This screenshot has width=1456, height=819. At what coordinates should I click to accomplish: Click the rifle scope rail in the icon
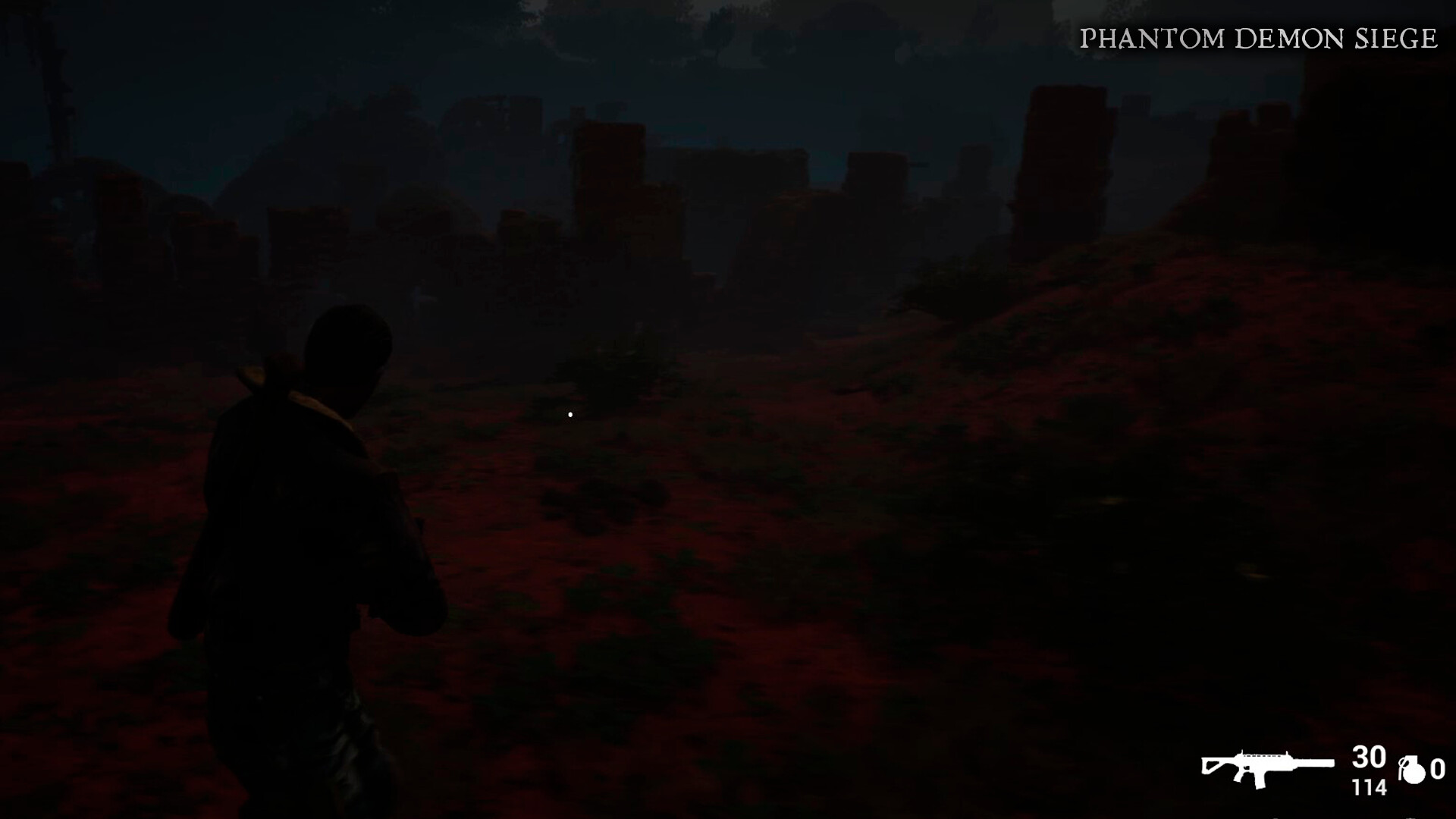pyautogui.click(x=1260, y=756)
